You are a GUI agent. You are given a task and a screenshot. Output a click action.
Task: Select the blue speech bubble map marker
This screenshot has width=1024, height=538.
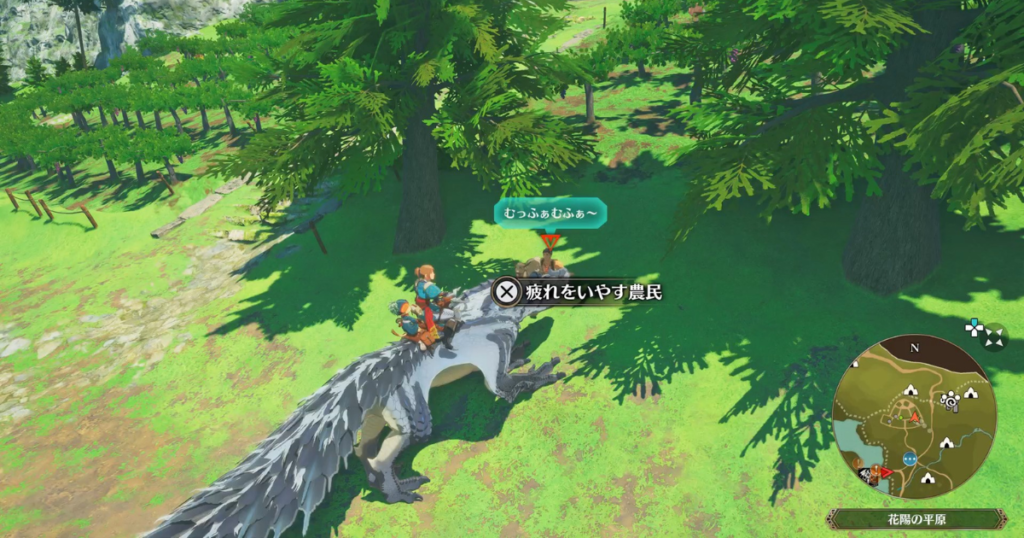(x=909, y=458)
